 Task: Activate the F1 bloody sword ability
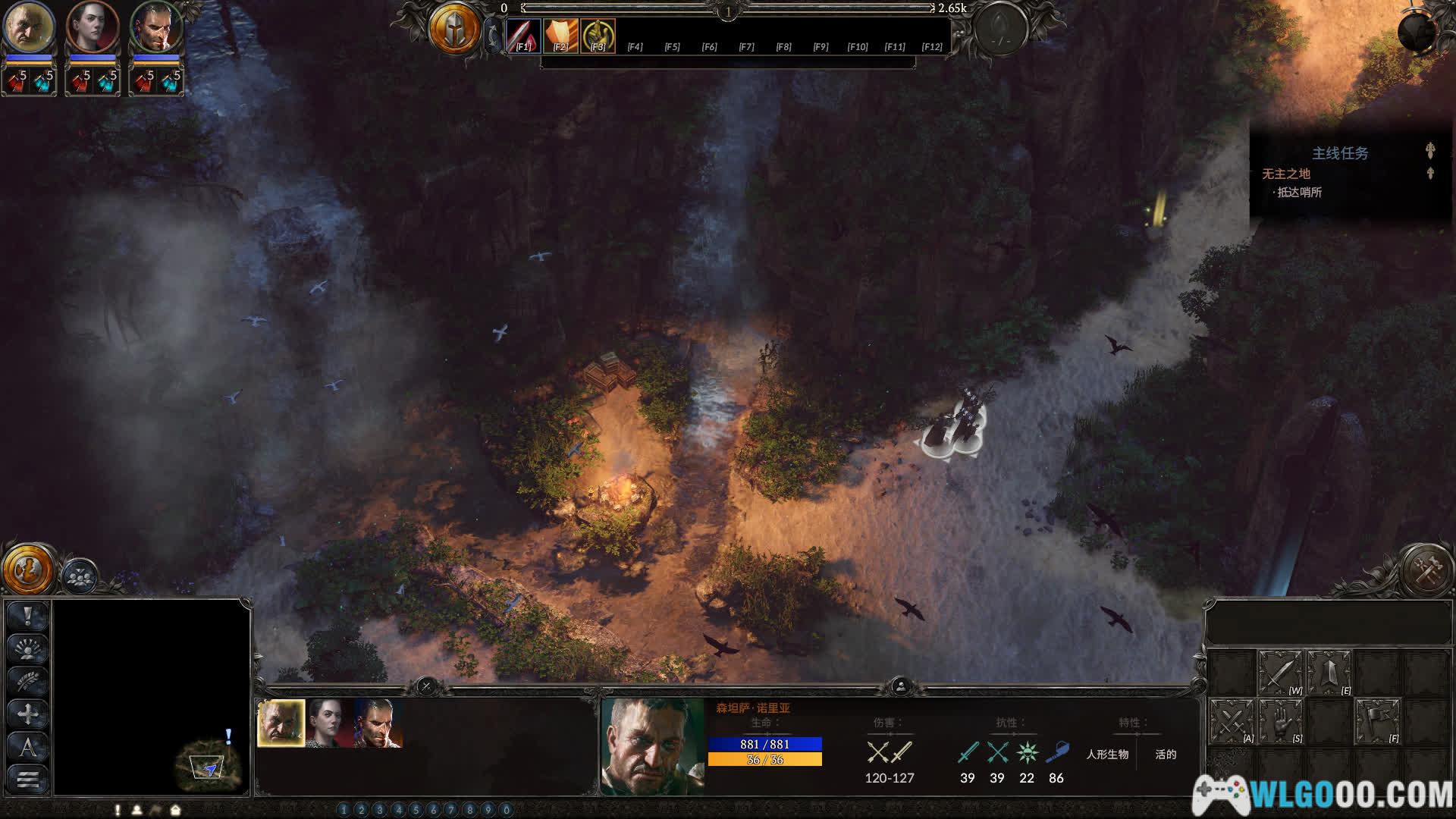[523, 35]
